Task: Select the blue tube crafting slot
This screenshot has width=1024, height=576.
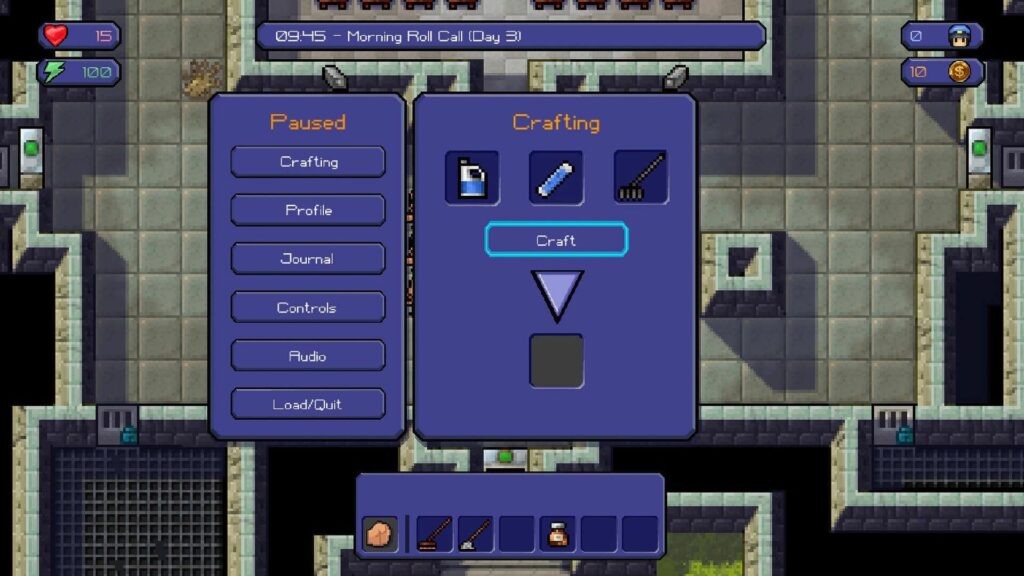Action: pos(556,178)
